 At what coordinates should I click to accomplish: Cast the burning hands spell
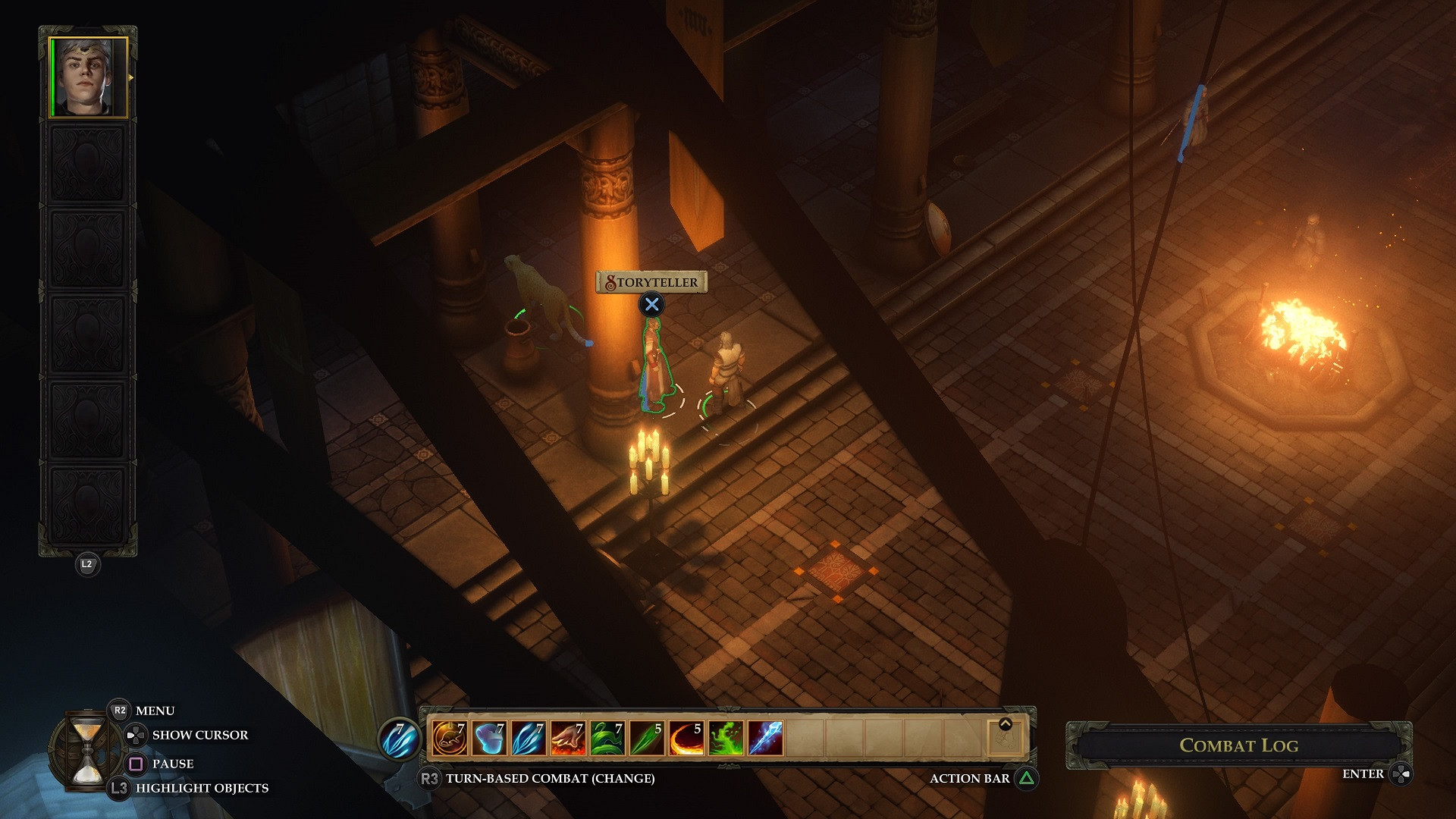point(568,738)
